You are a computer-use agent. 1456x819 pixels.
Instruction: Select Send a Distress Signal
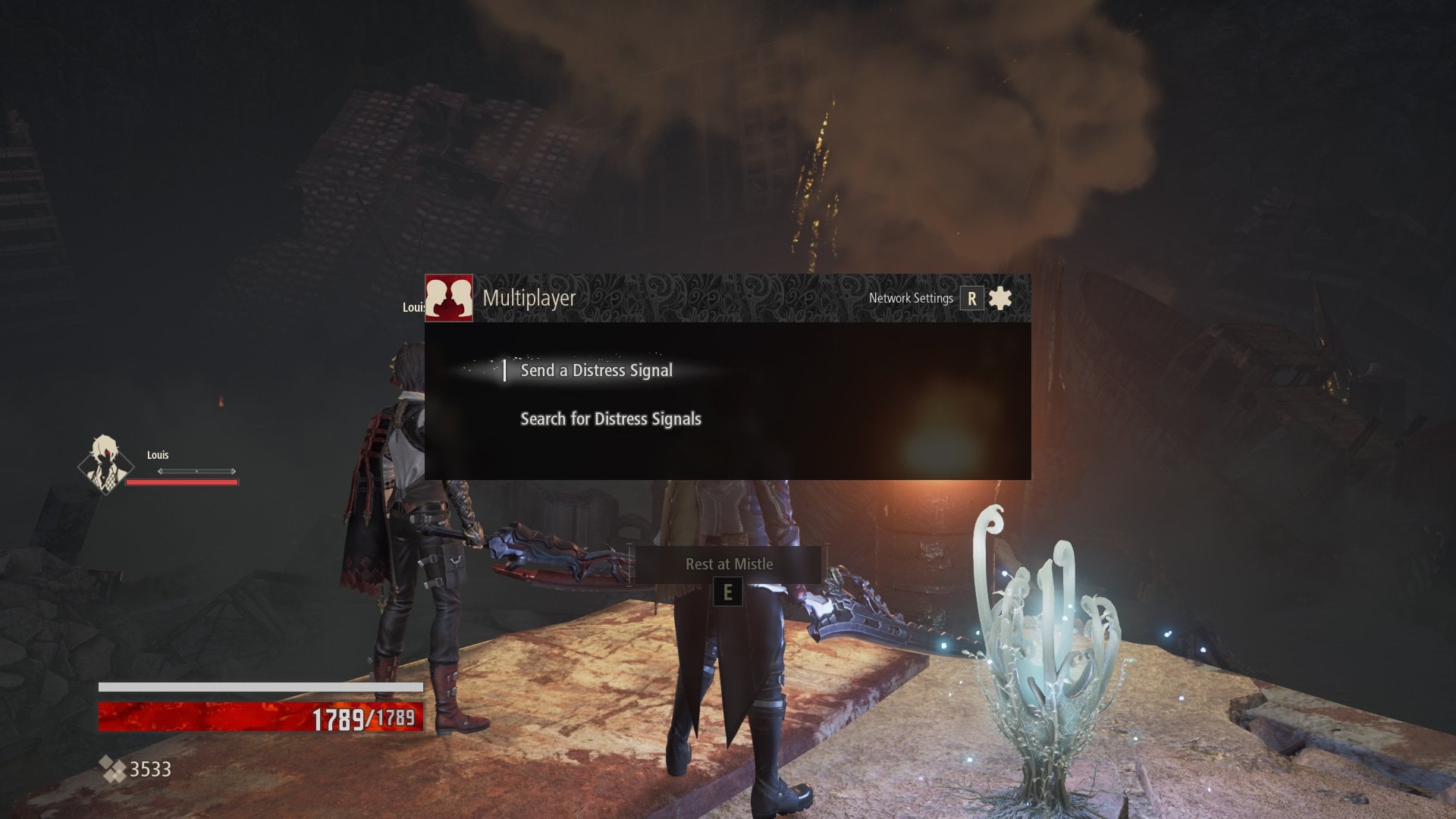(x=596, y=370)
